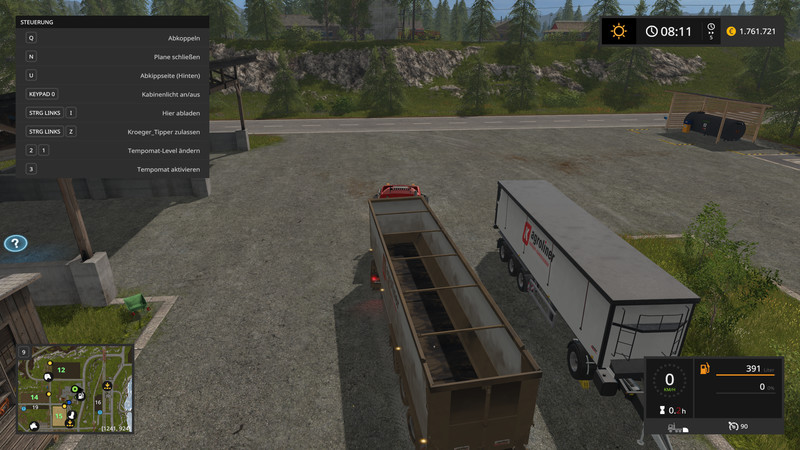800x450 pixels.
Task: Open the blue question mark help icon
Action: 15,243
